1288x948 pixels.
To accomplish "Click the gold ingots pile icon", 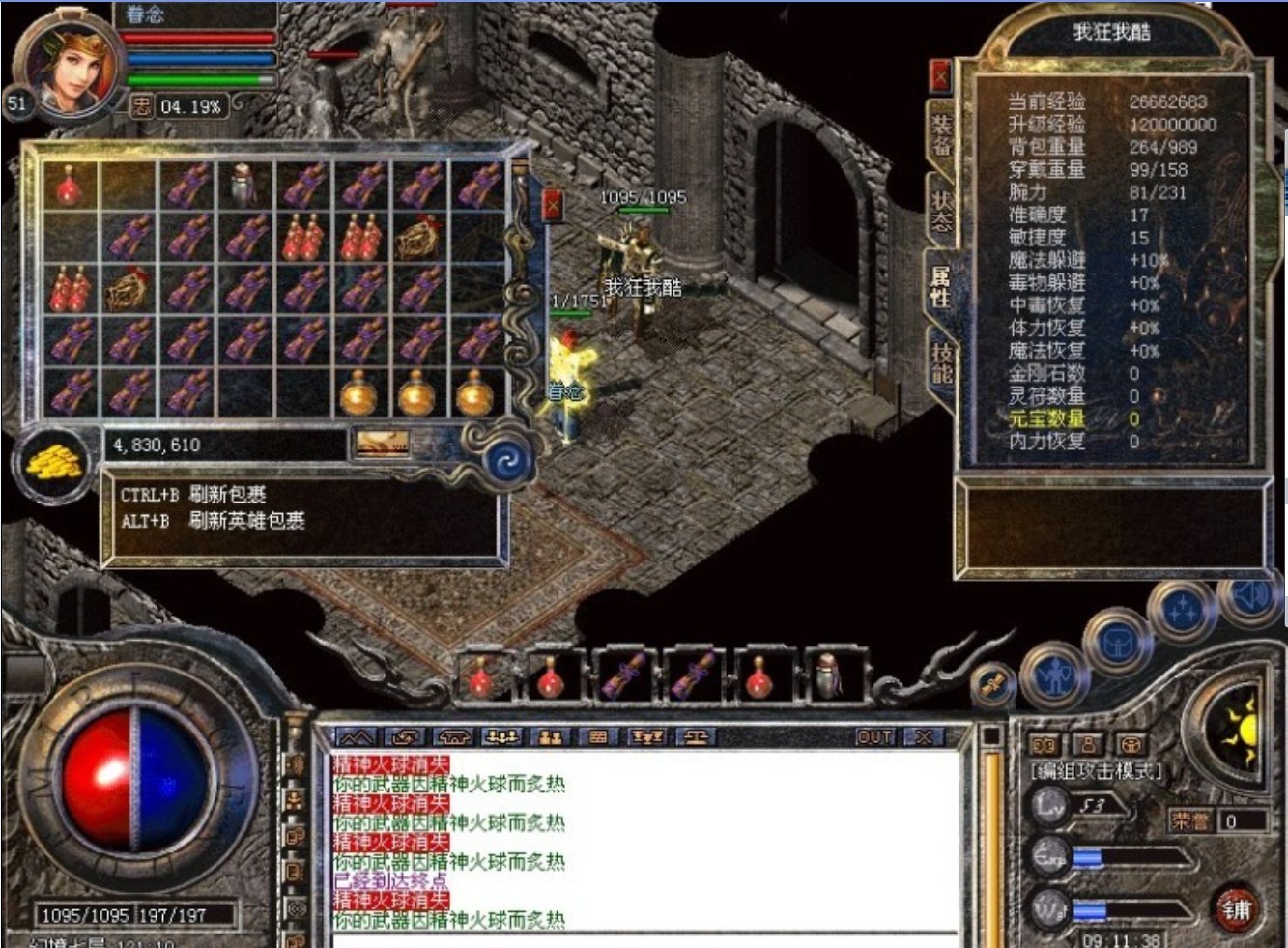I will [53, 465].
